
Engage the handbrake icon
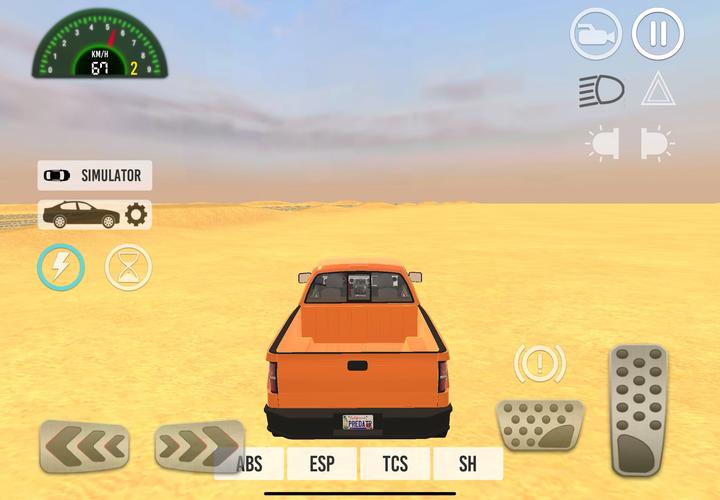(x=540, y=364)
